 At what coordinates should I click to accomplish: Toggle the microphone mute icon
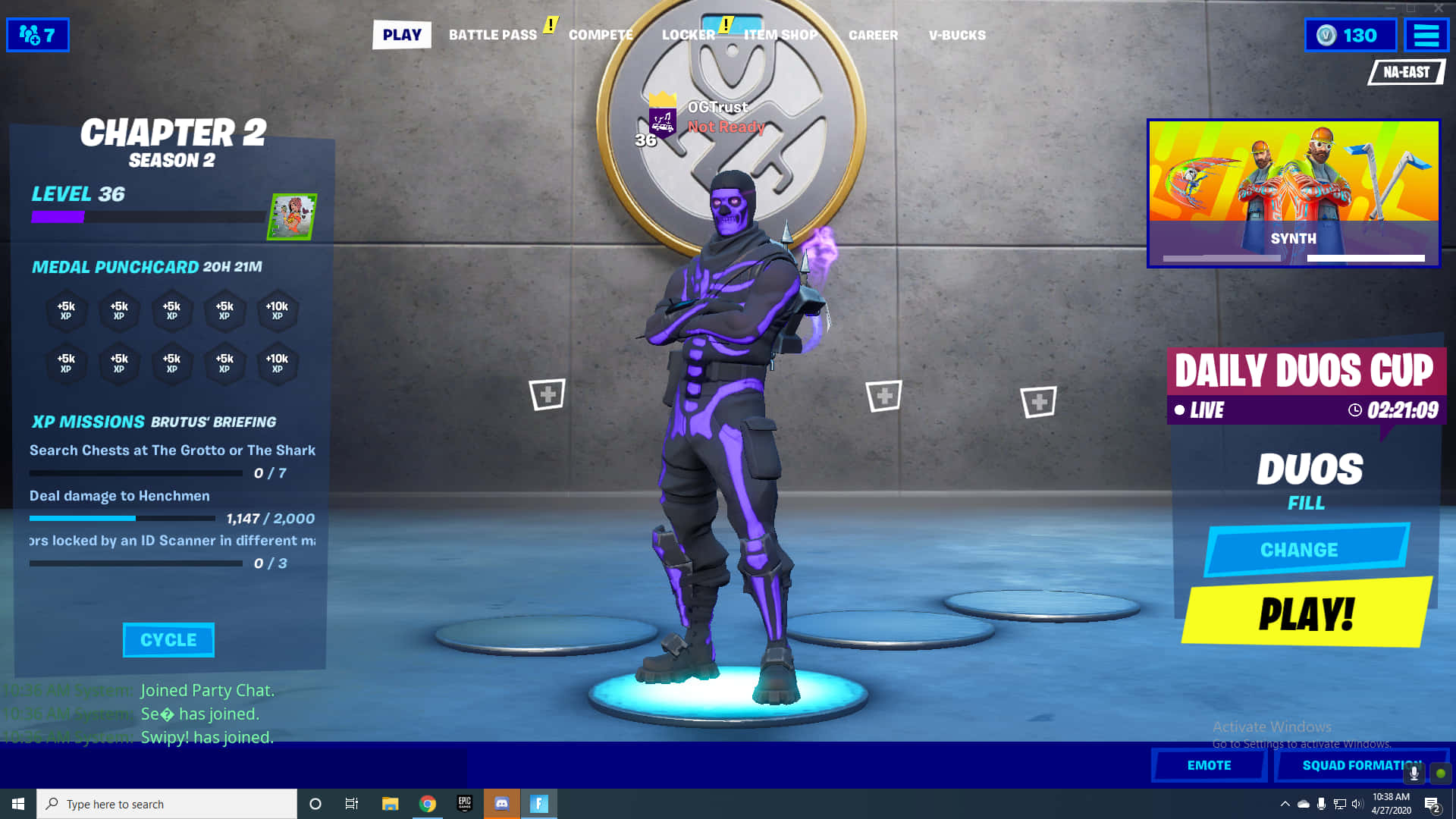pyautogui.click(x=1415, y=773)
